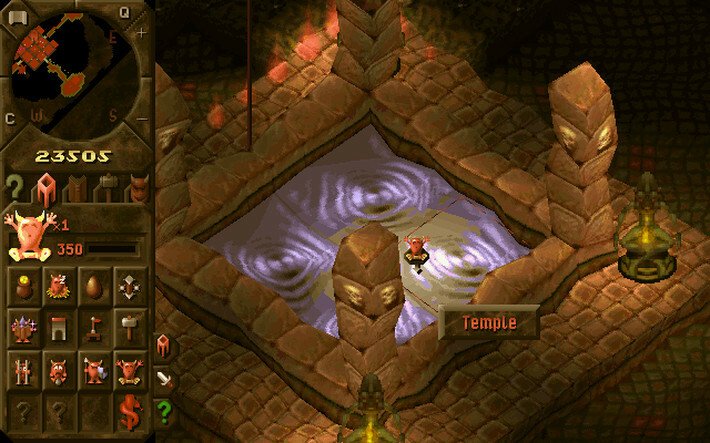Activate the sell room dollar icon
Image resolution: width=710 pixels, height=443 pixels.
127,410
